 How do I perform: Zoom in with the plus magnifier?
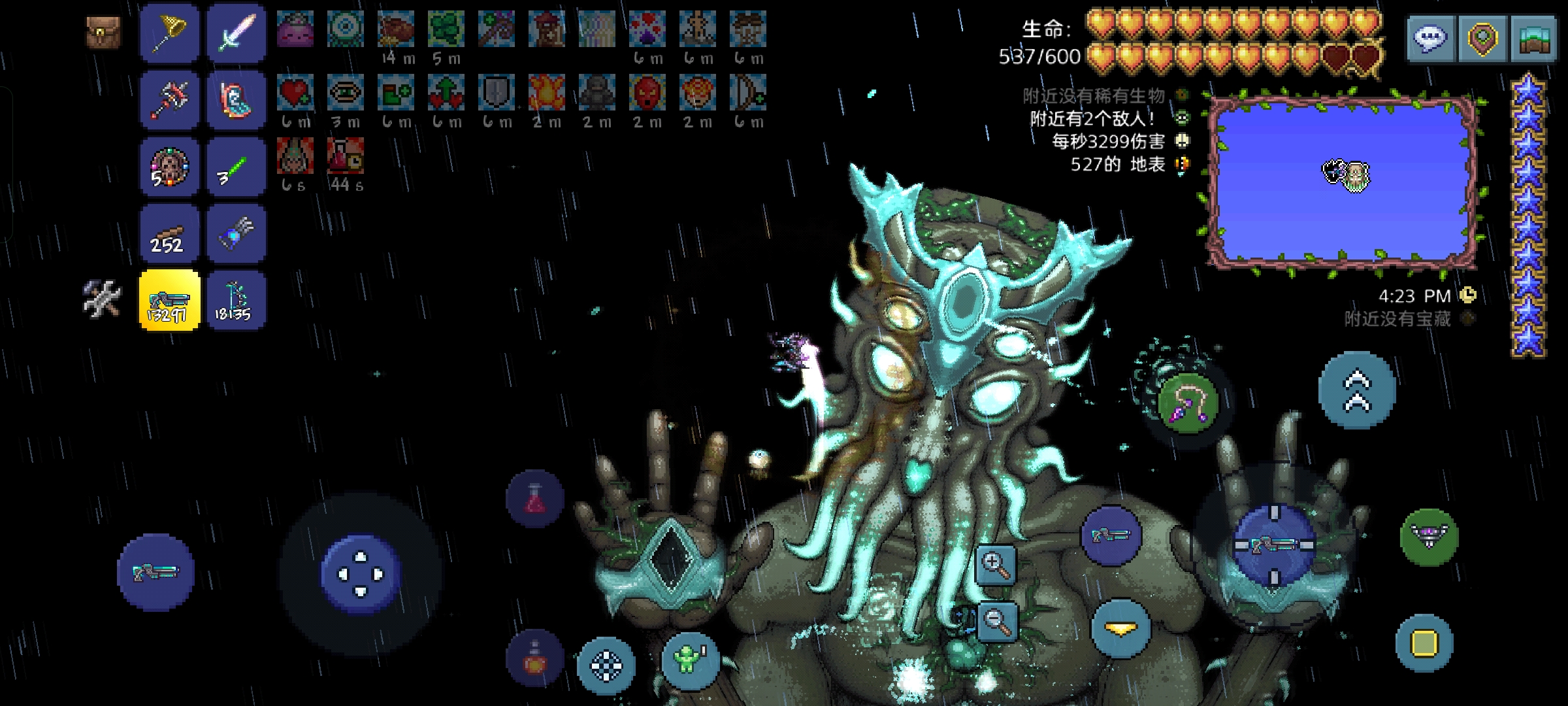pos(996,565)
